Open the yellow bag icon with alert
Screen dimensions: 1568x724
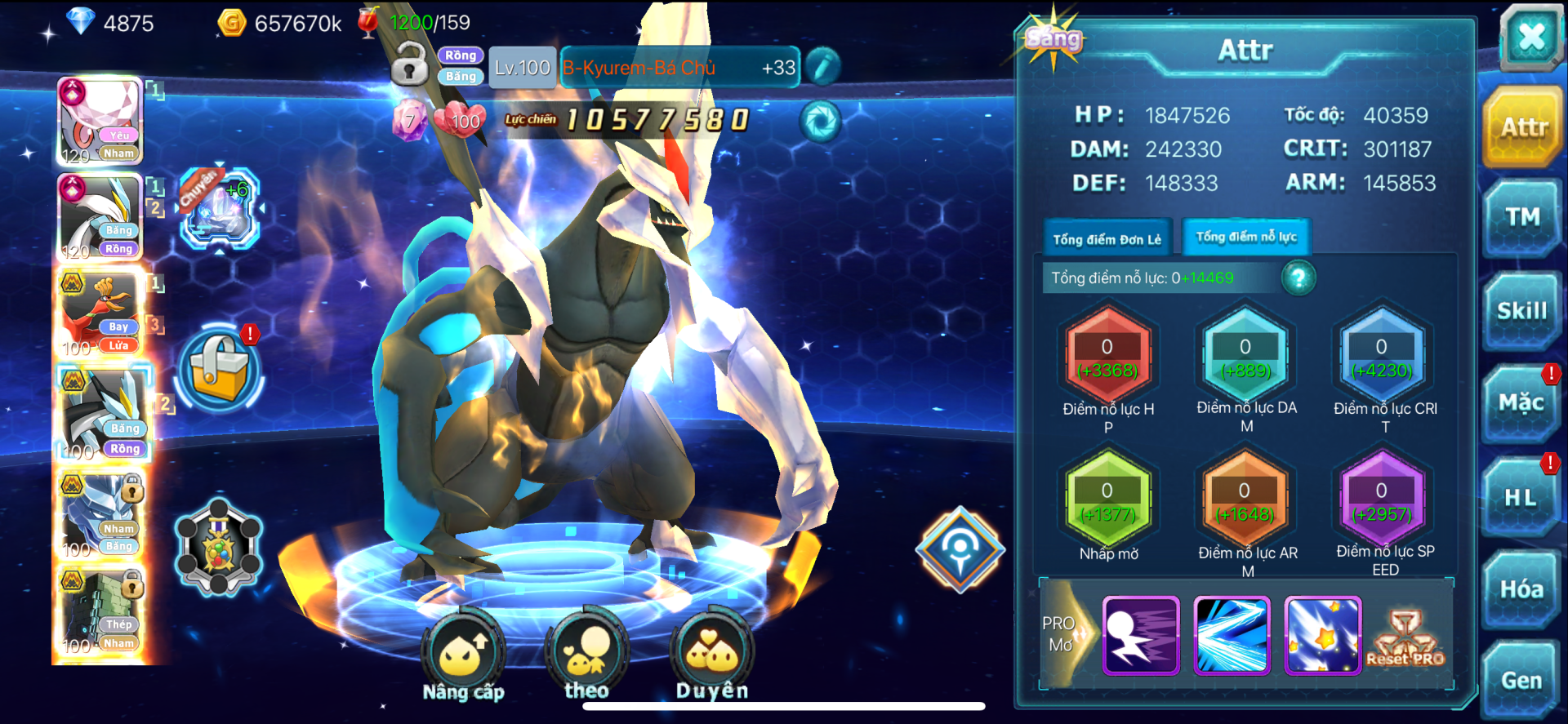(x=219, y=369)
